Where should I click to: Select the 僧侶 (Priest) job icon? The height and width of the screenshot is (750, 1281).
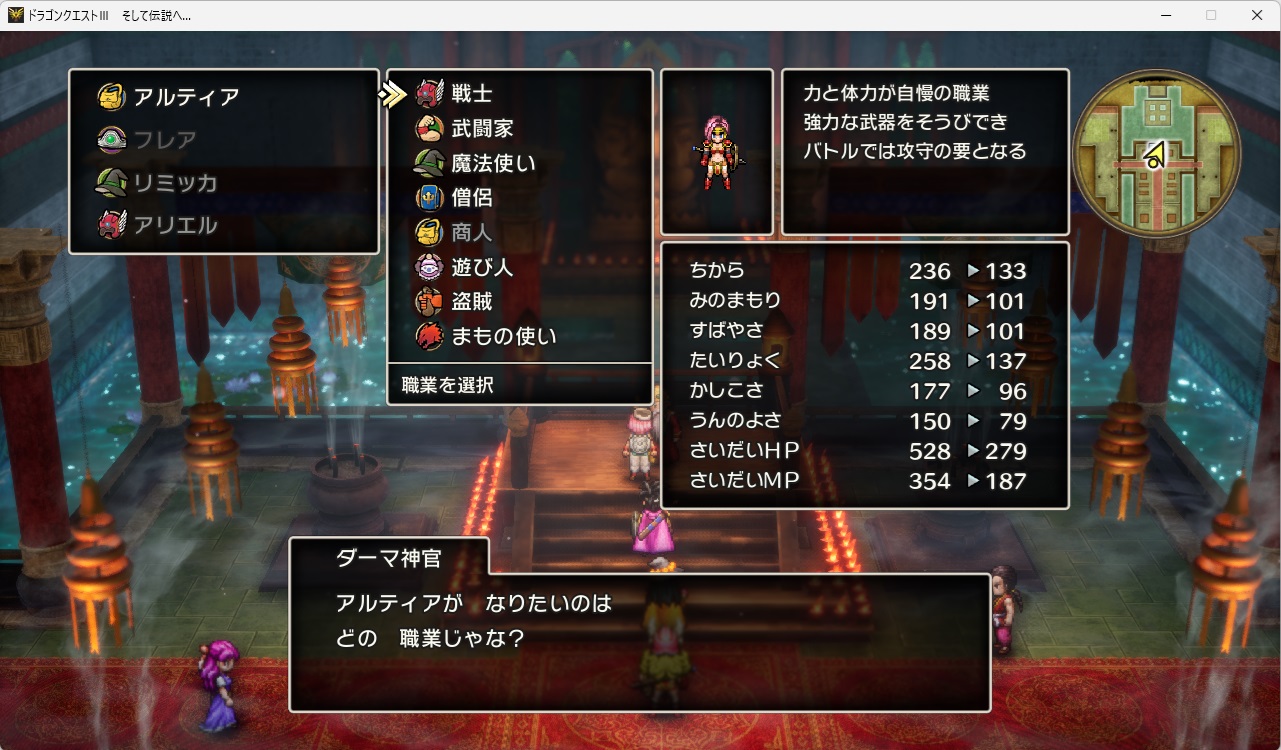coord(430,197)
